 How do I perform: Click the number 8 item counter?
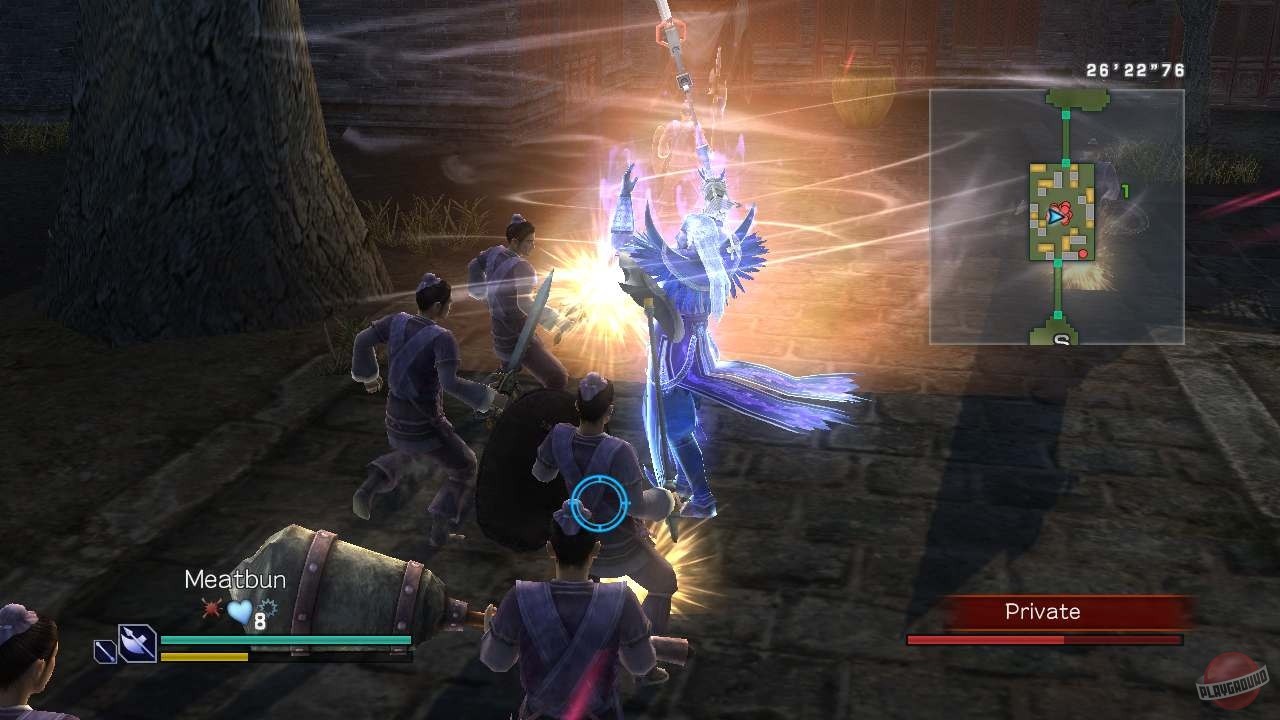pos(259,619)
